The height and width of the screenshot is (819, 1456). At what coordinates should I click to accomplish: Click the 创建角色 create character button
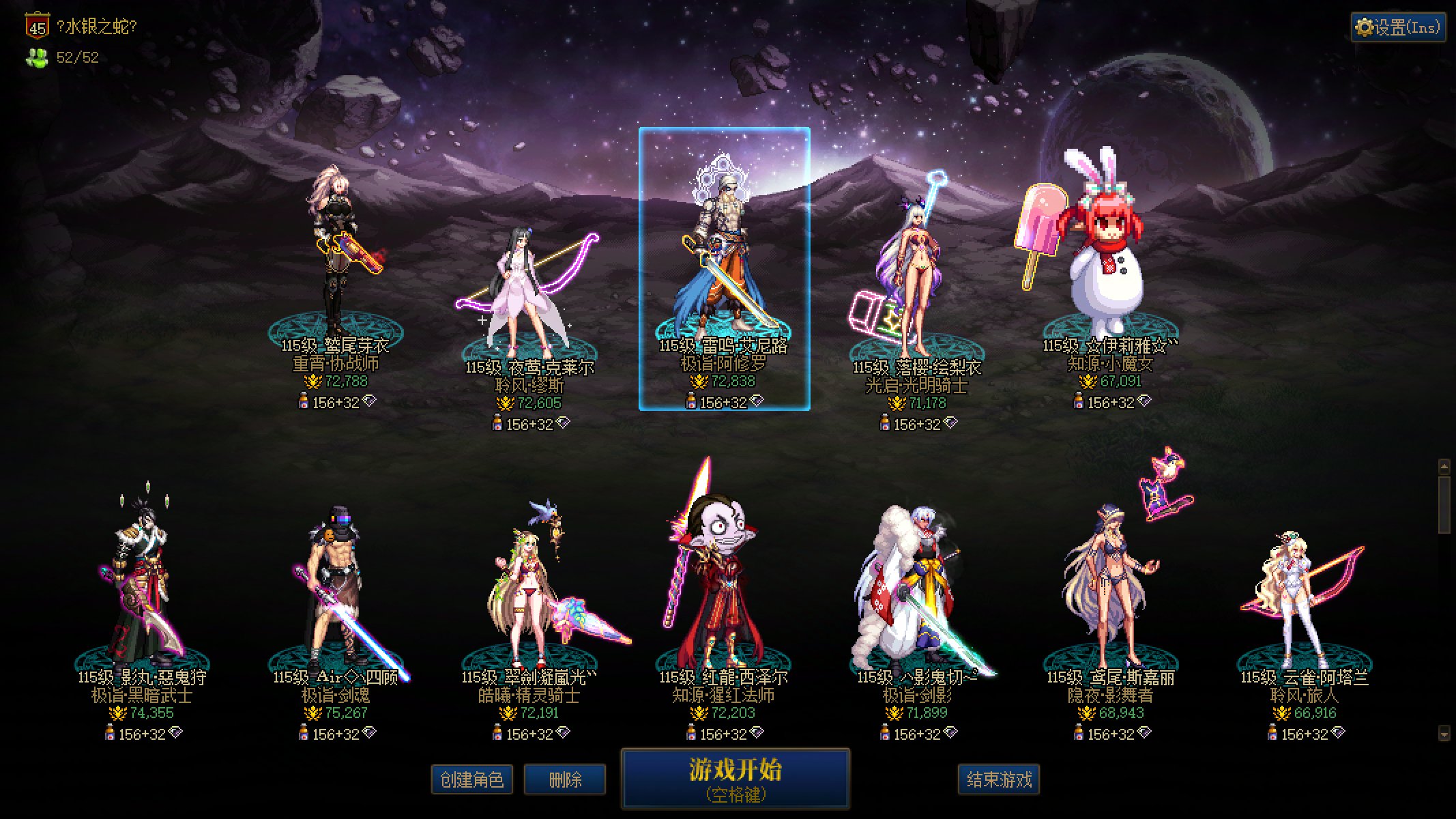pyautogui.click(x=472, y=779)
